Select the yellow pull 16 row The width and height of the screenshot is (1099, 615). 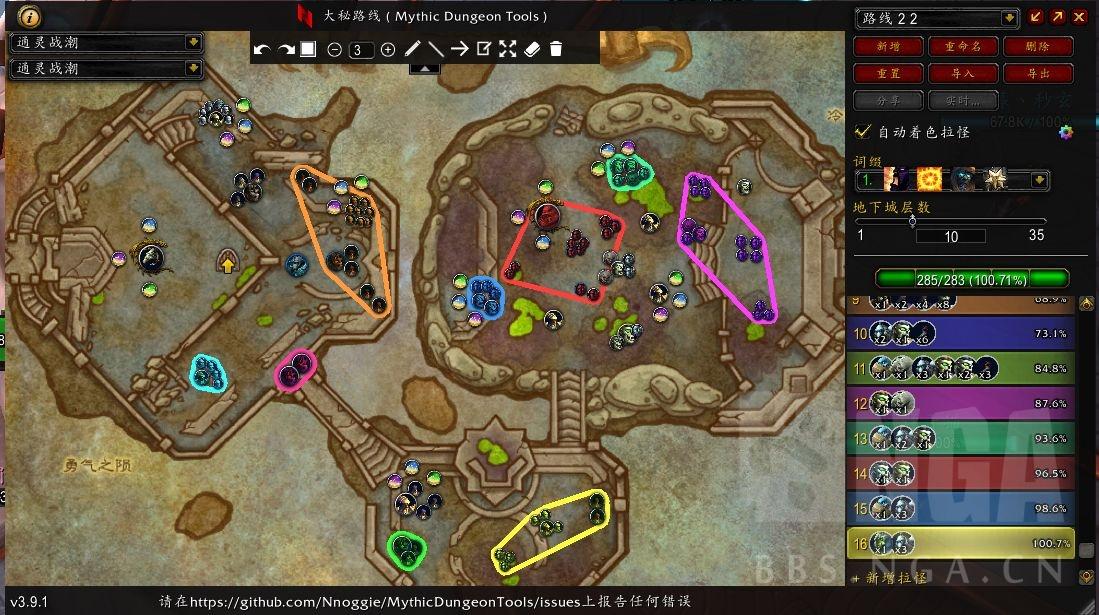(x=960, y=544)
